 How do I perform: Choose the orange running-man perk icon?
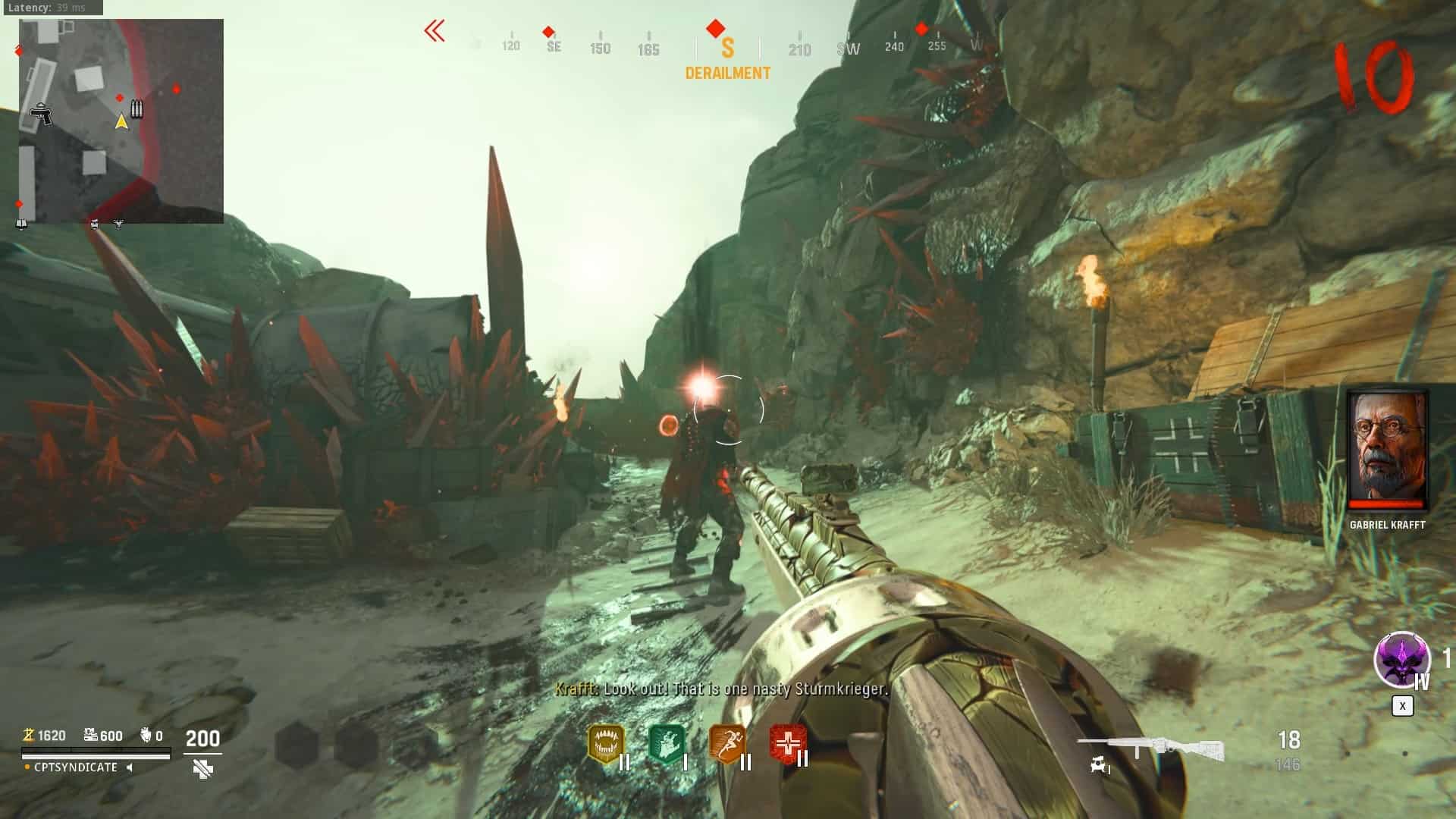pos(726,744)
